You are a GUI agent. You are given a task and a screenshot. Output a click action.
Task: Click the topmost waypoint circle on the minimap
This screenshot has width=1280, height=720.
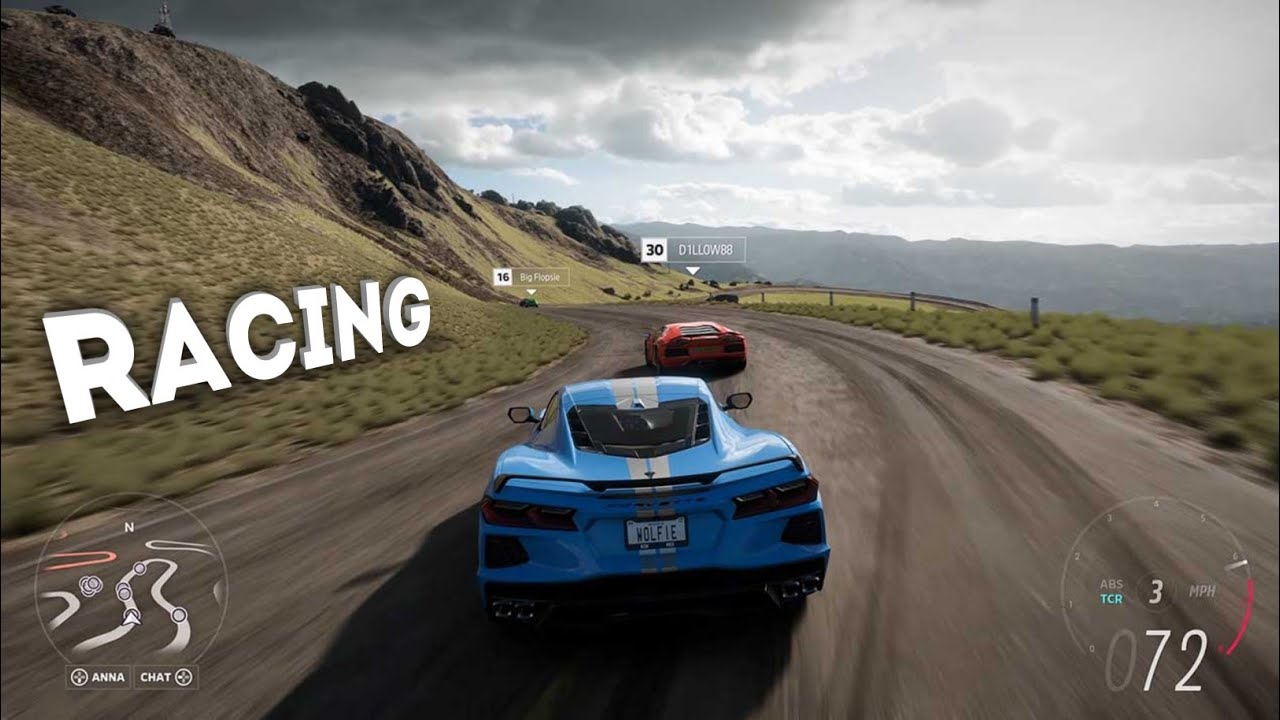pyautogui.click(x=138, y=568)
